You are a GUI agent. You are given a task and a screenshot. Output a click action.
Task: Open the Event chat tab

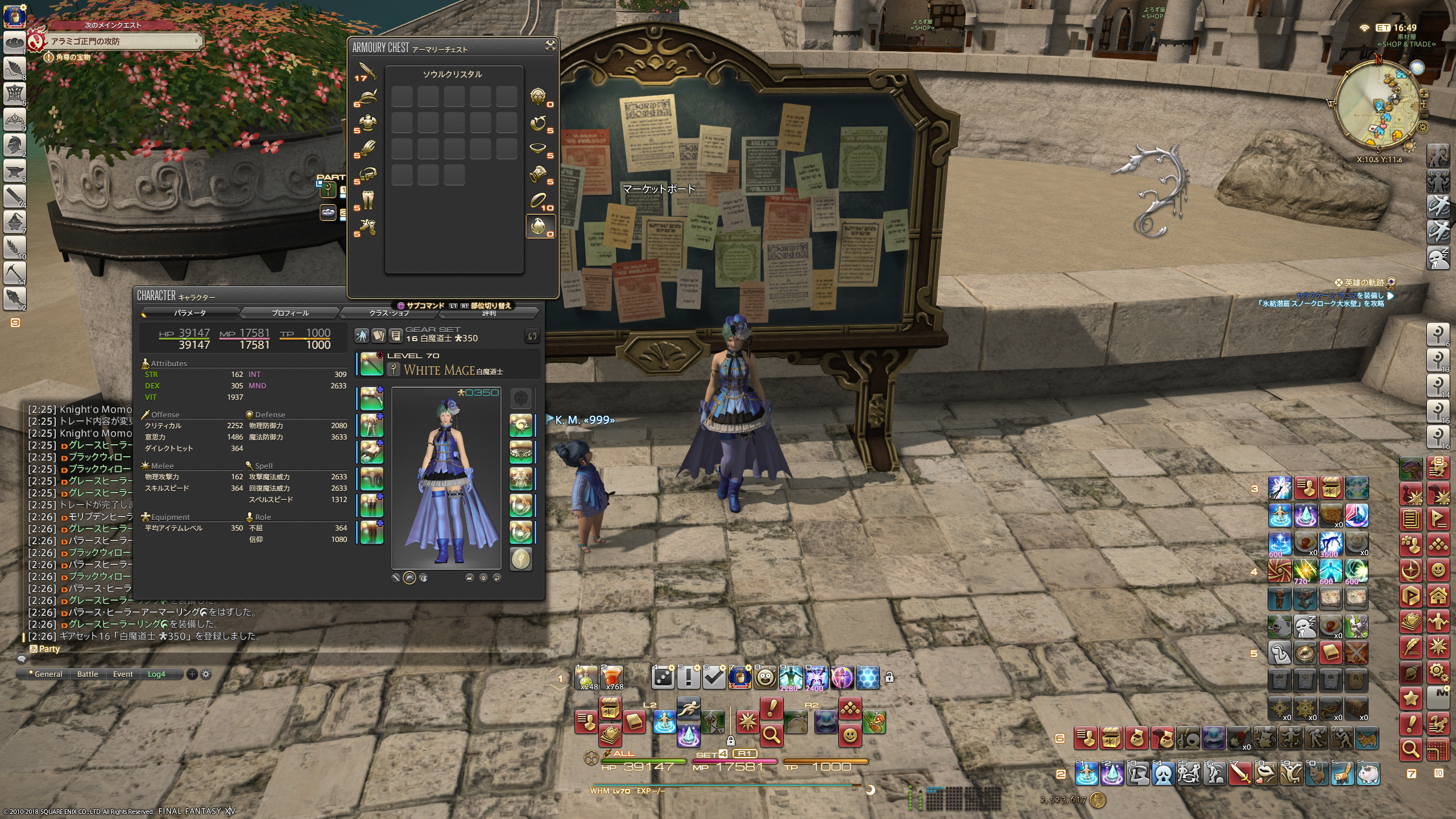coord(123,674)
